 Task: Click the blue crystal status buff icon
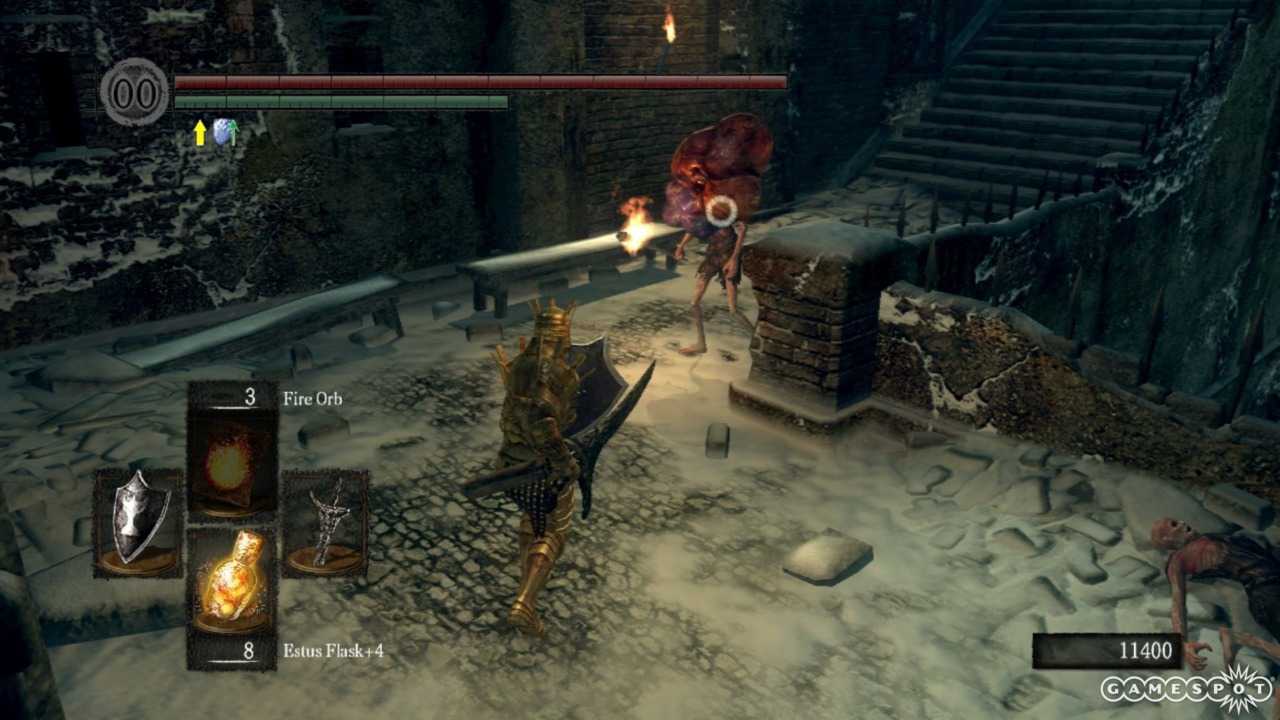[x=225, y=133]
